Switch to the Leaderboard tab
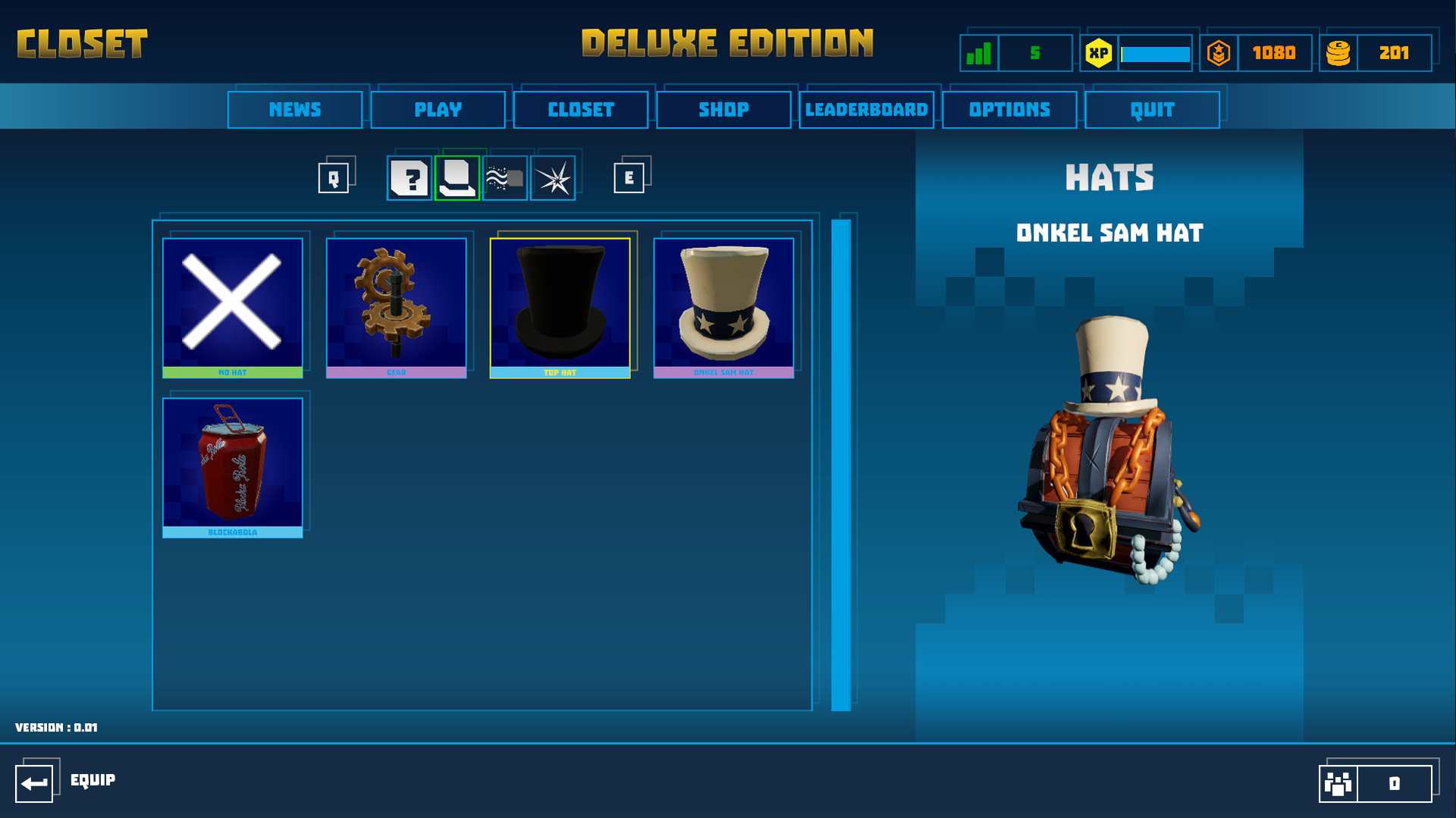This screenshot has height=818, width=1456. pos(867,109)
